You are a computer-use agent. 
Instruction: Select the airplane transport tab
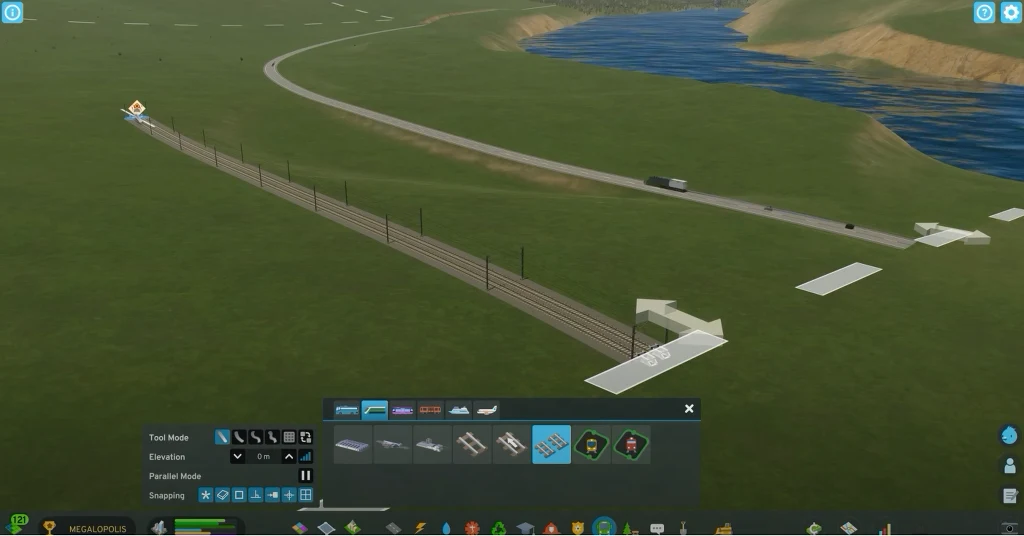click(487, 410)
